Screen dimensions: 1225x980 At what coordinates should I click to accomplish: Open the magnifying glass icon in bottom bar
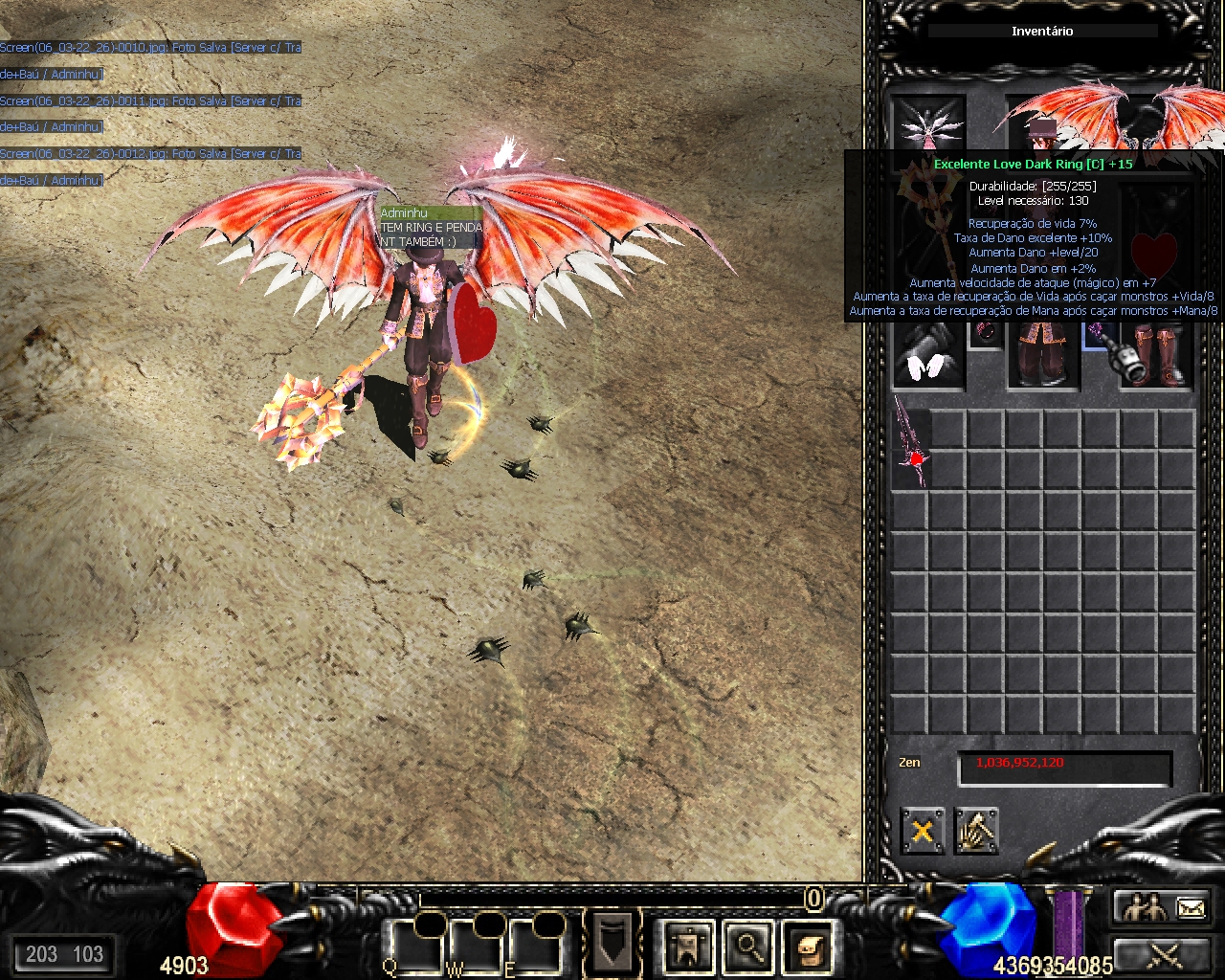click(x=748, y=947)
